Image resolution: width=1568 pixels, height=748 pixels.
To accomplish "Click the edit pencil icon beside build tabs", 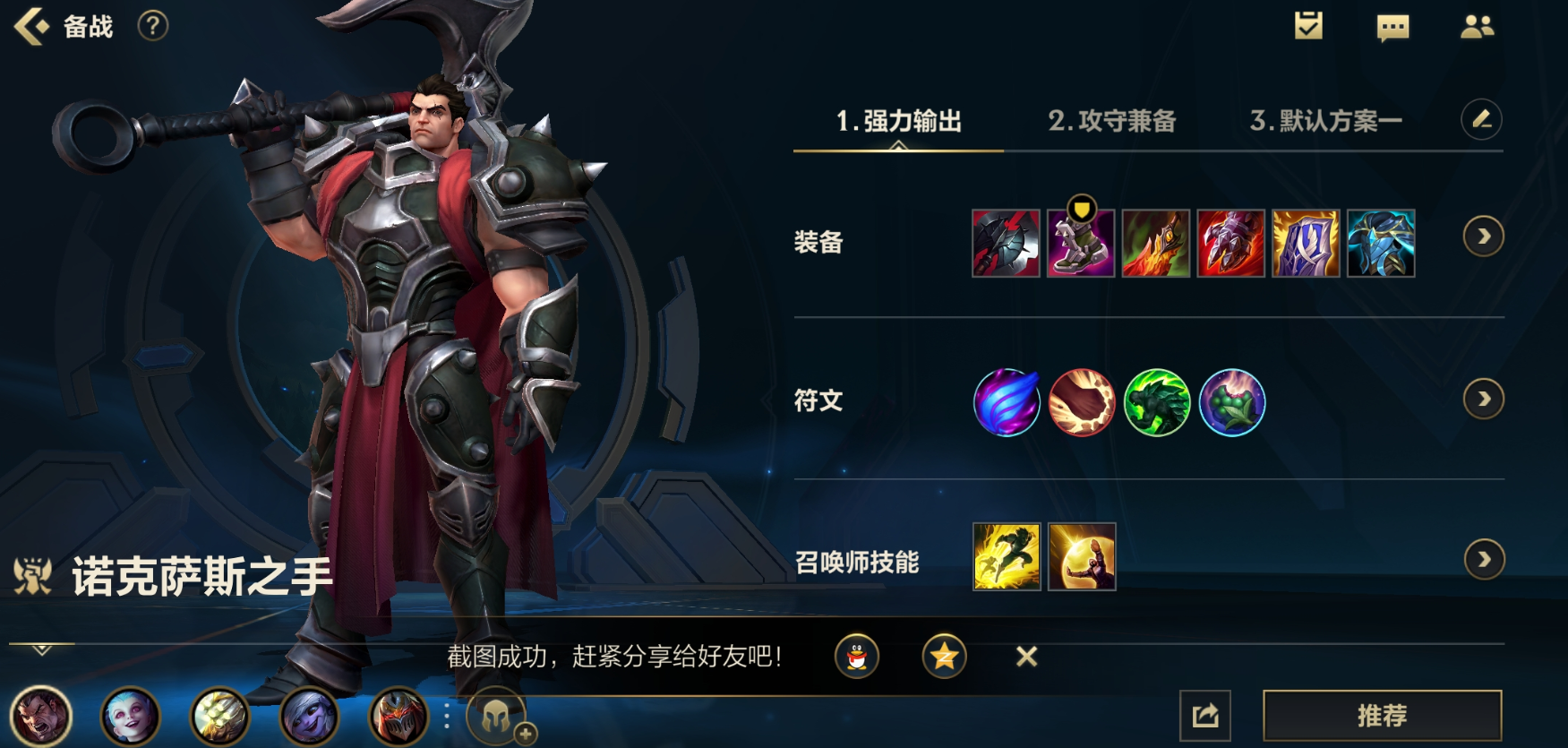I will click(1482, 120).
